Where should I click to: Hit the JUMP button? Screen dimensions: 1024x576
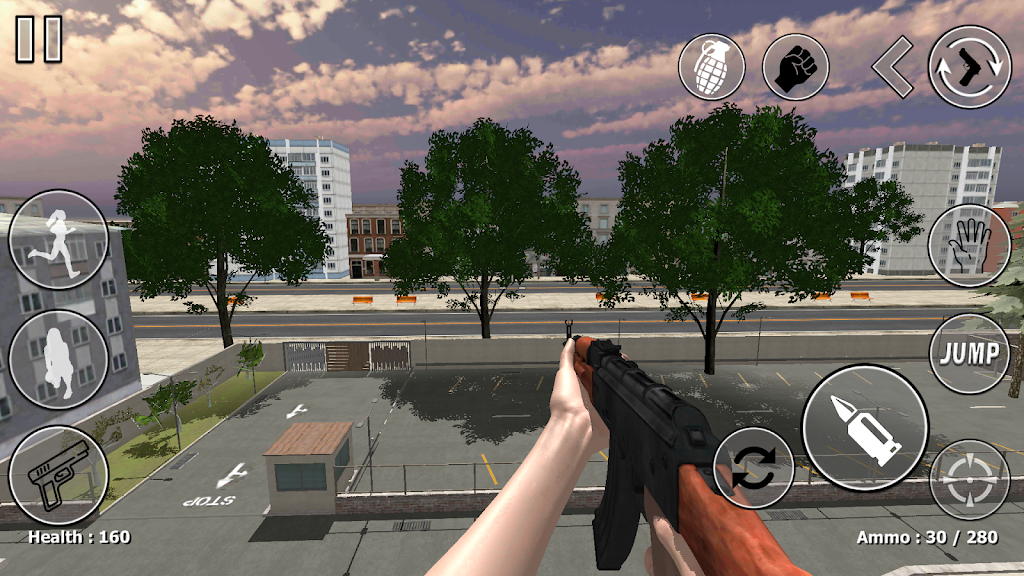(x=969, y=353)
